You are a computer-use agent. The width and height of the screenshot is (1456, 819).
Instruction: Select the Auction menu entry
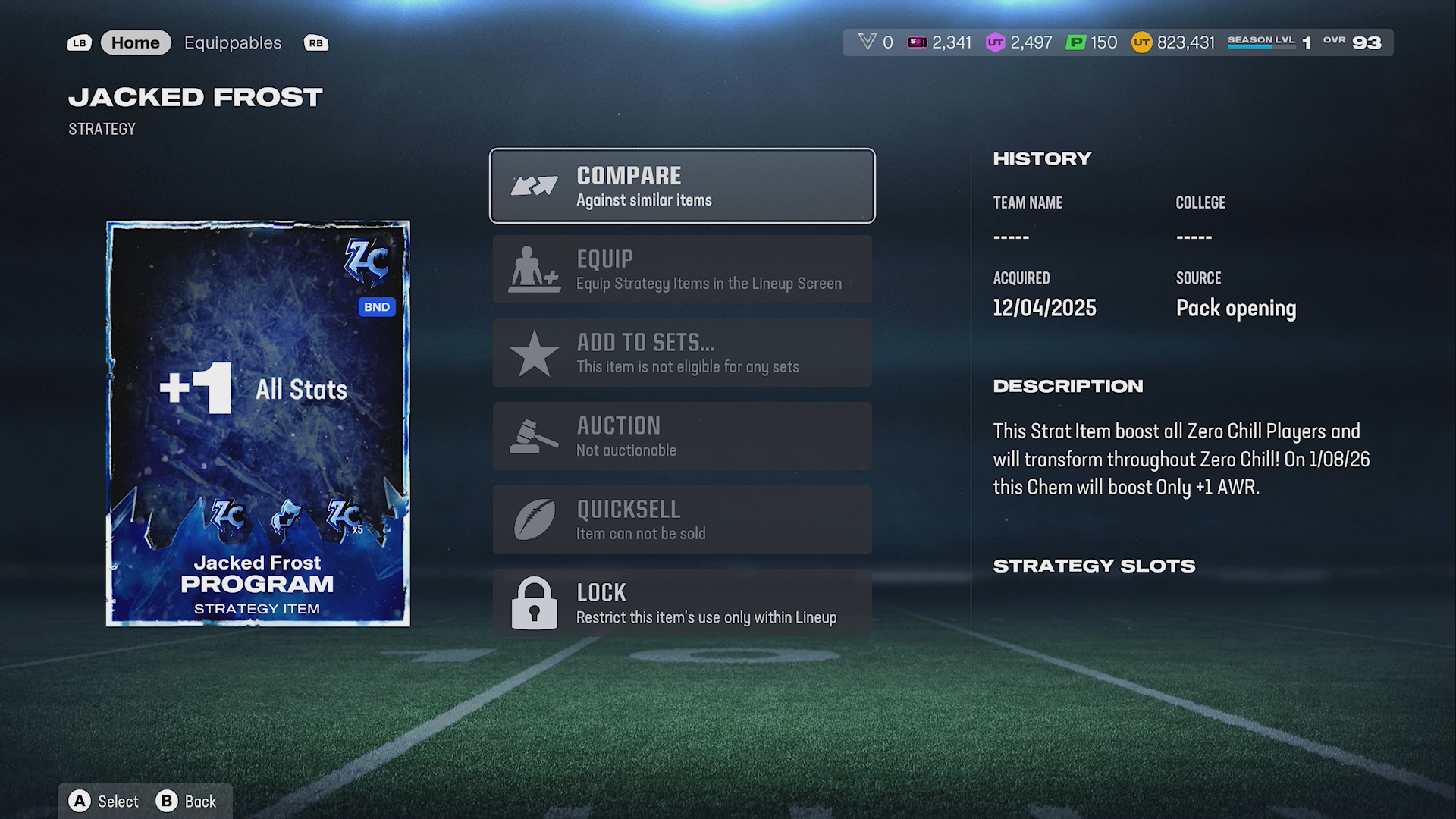coord(682,436)
